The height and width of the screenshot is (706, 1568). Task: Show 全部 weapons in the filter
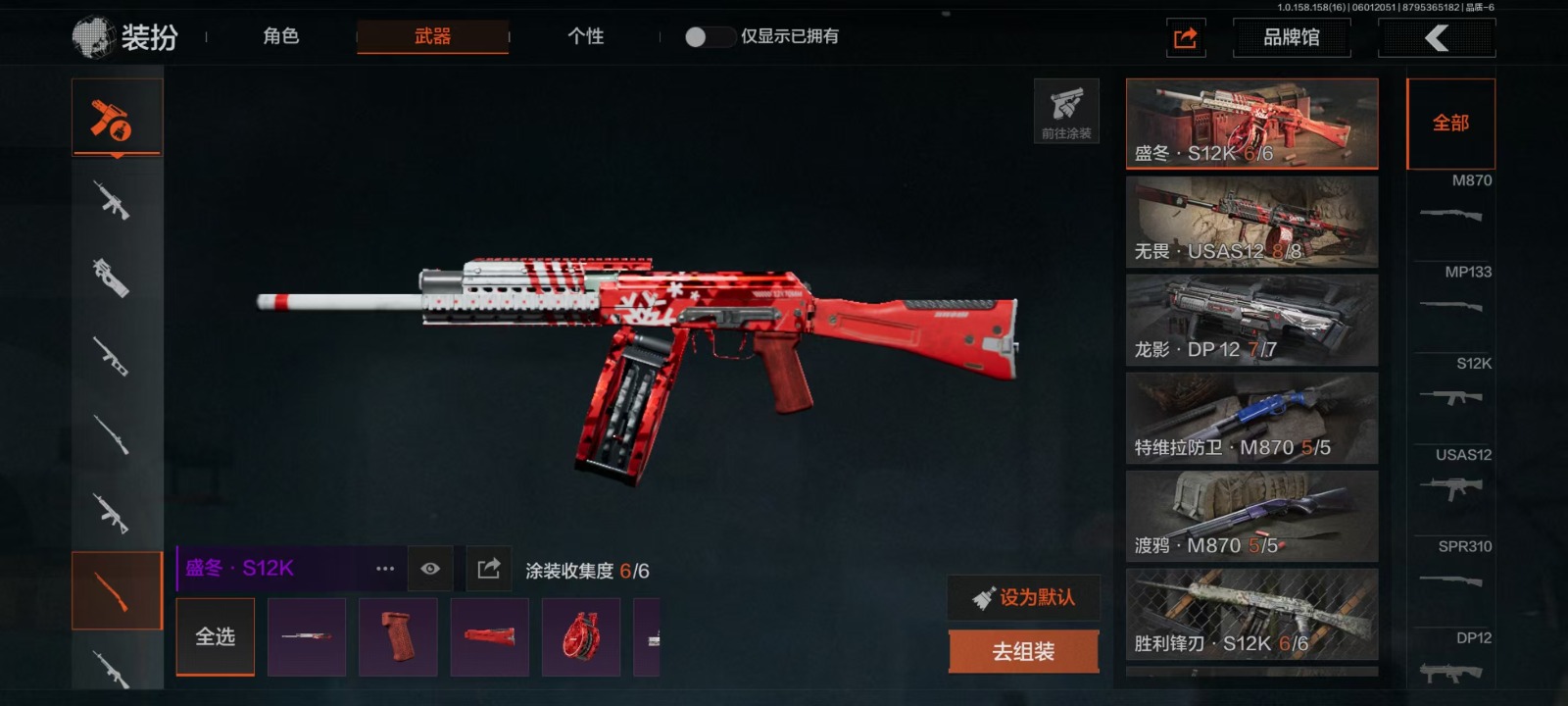[x=1450, y=124]
